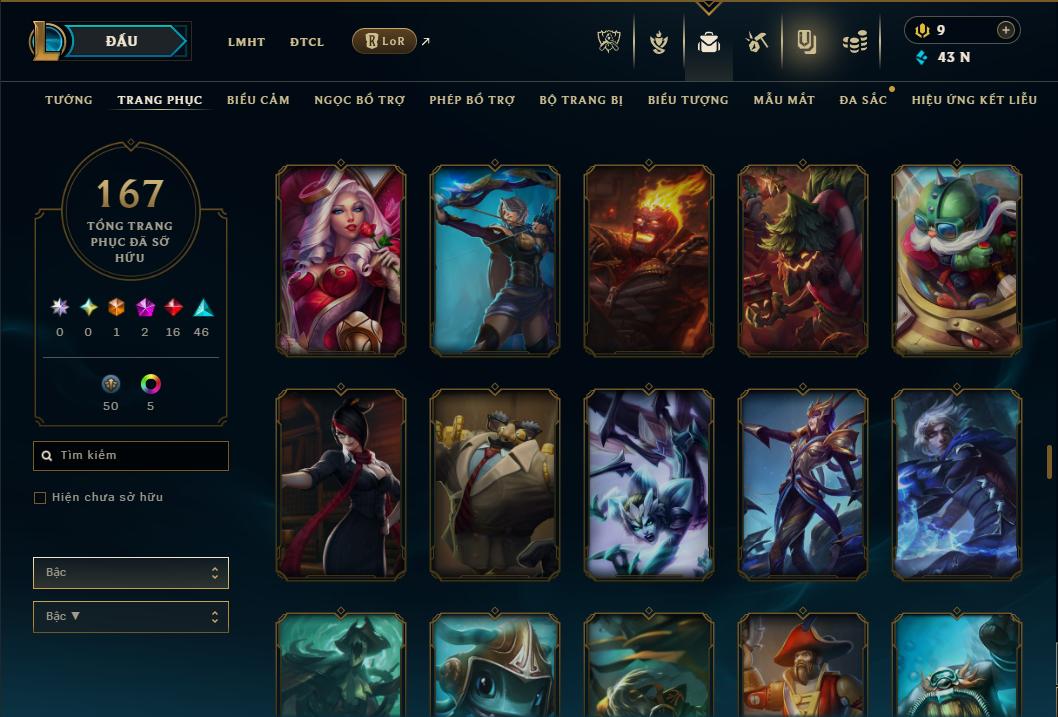Switch to the LMHT game tab
The height and width of the screenshot is (717, 1058).
click(246, 42)
